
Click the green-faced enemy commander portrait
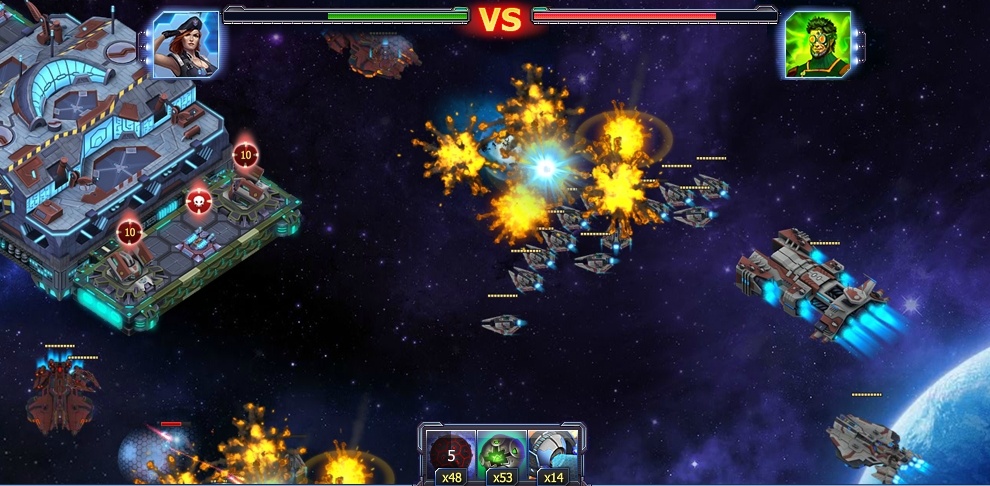click(817, 45)
